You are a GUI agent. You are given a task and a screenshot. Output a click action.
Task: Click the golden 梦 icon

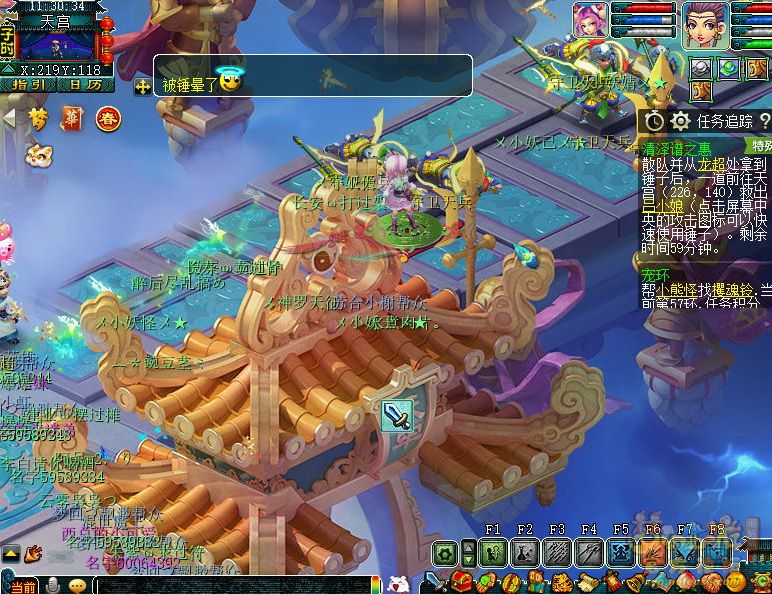(38, 119)
